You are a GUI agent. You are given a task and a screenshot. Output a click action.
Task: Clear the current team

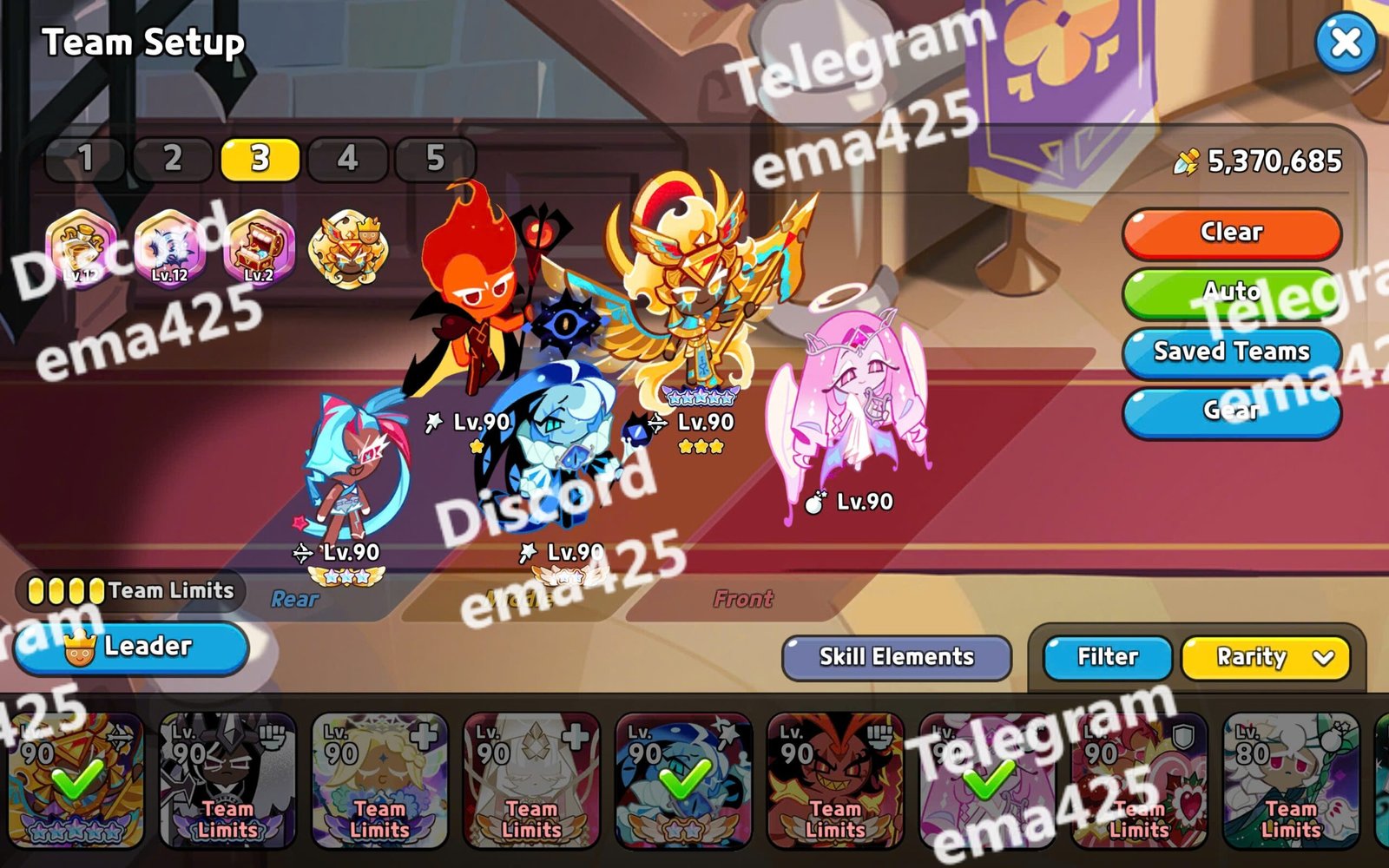coord(1231,233)
